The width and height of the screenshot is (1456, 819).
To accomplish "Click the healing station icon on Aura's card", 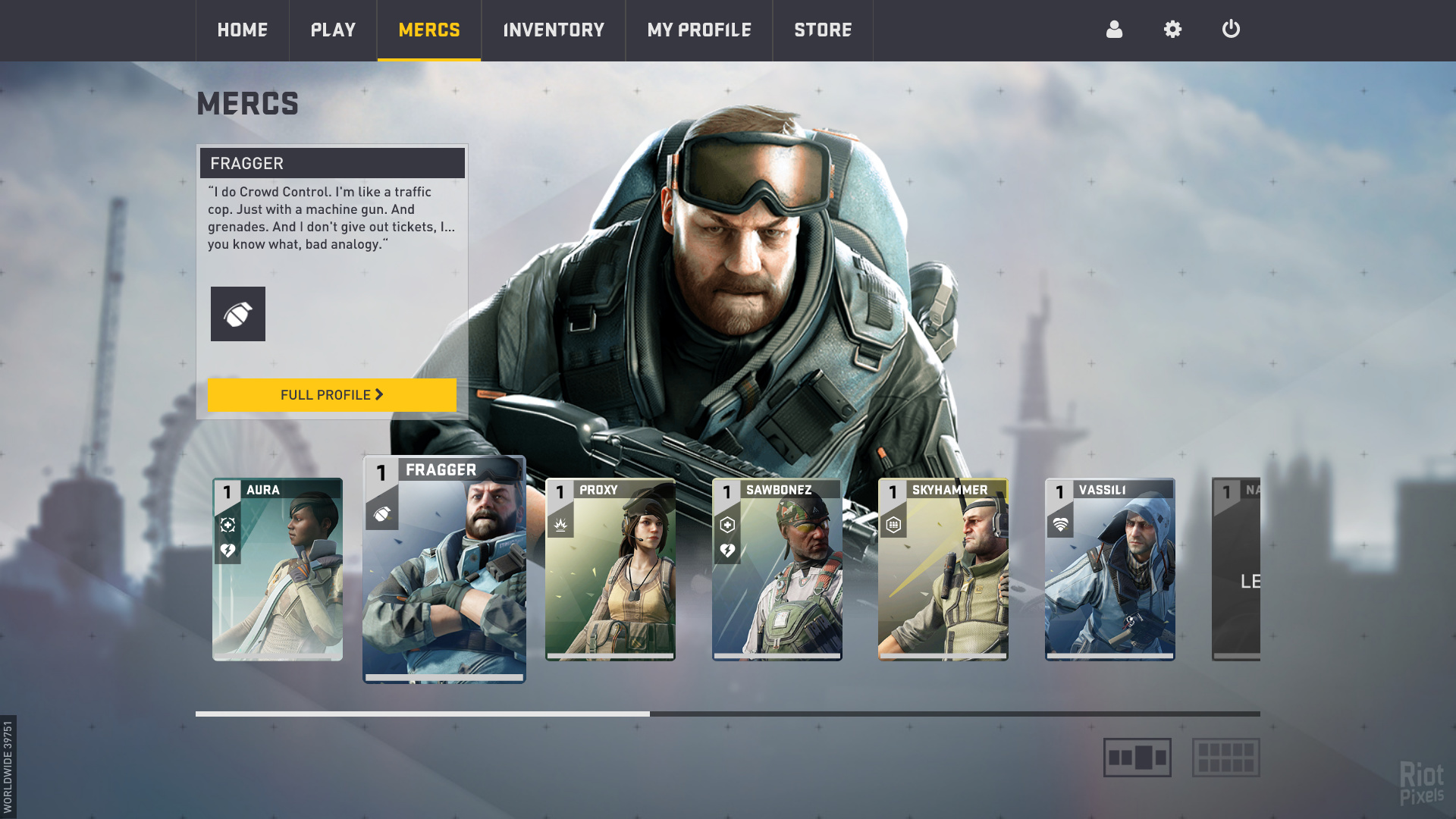I will pos(229,524).
